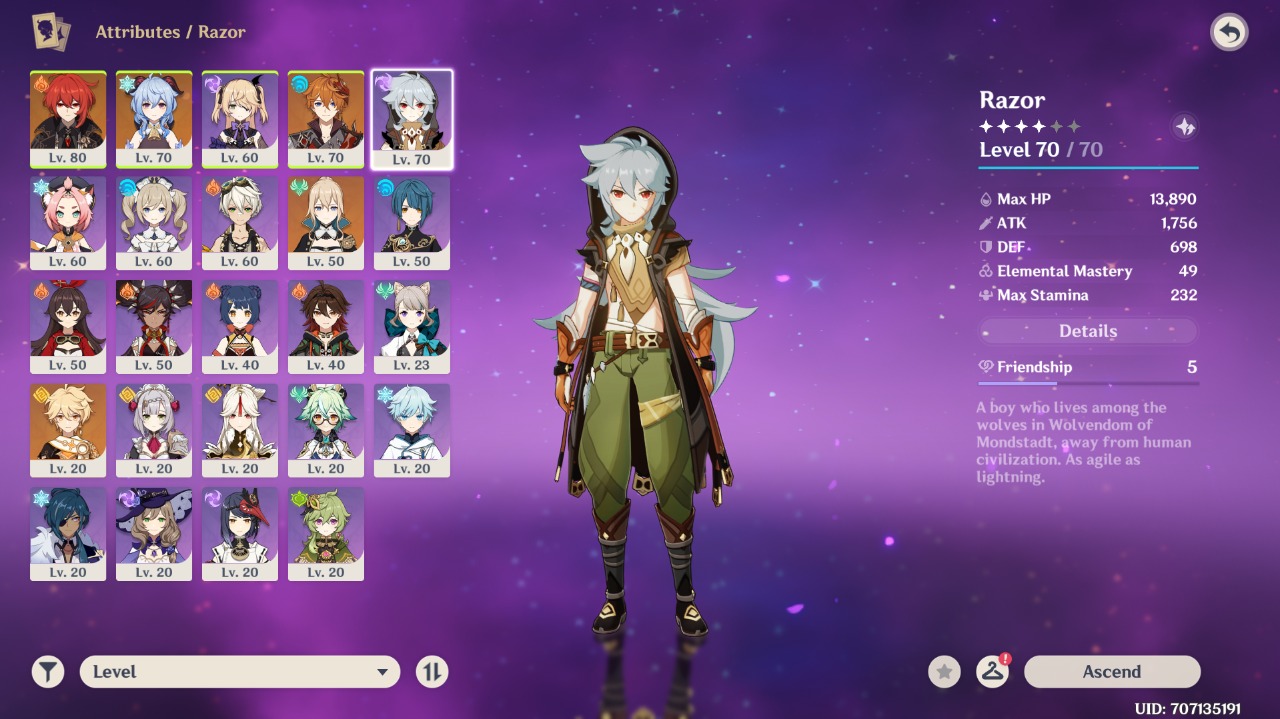Pick Tartaglia's Lv. 70 portrait
This screenshot has height=719, width=1280.
[x=326, y=118]
